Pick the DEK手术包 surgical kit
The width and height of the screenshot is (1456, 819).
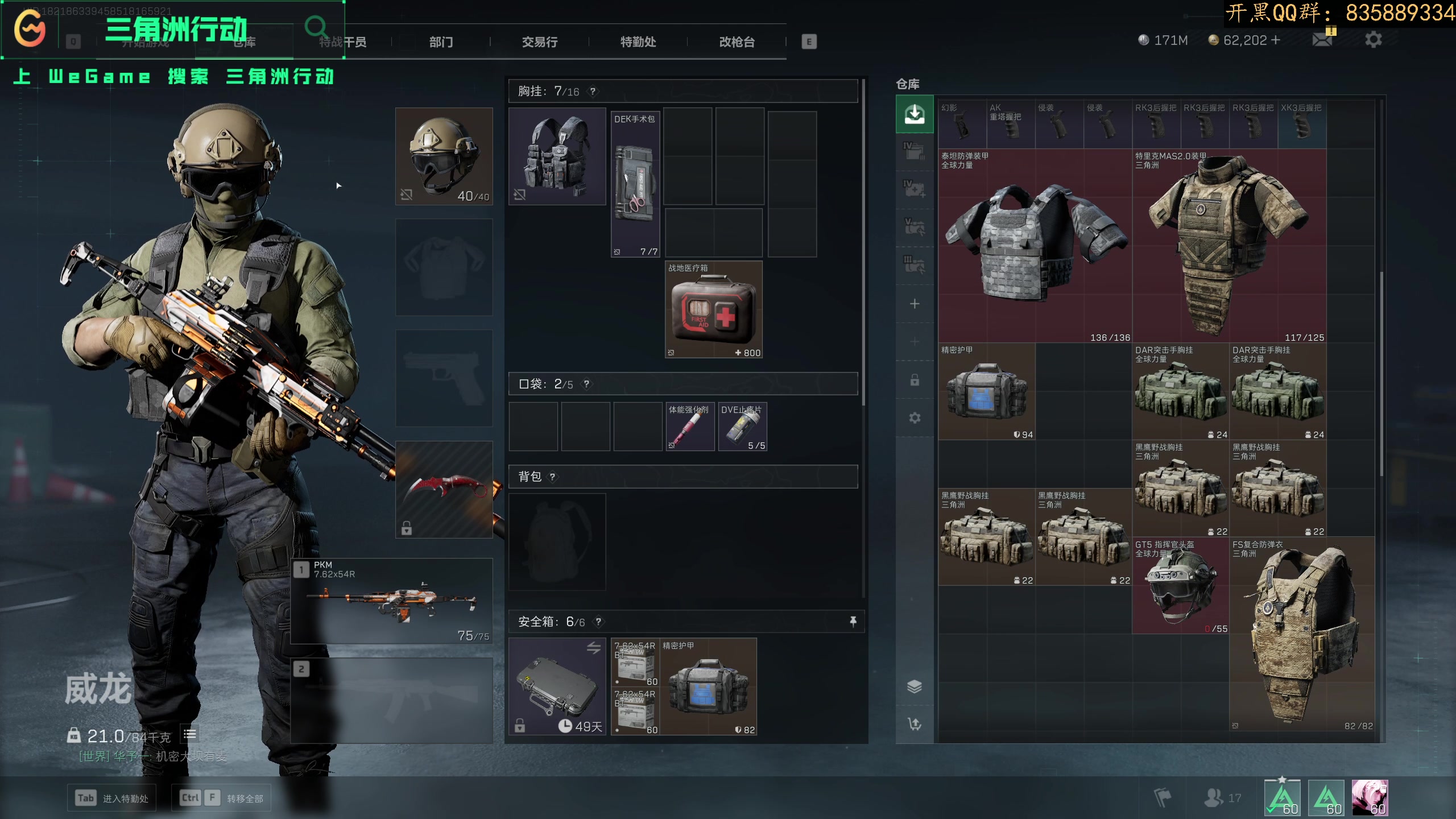[635, 184]
